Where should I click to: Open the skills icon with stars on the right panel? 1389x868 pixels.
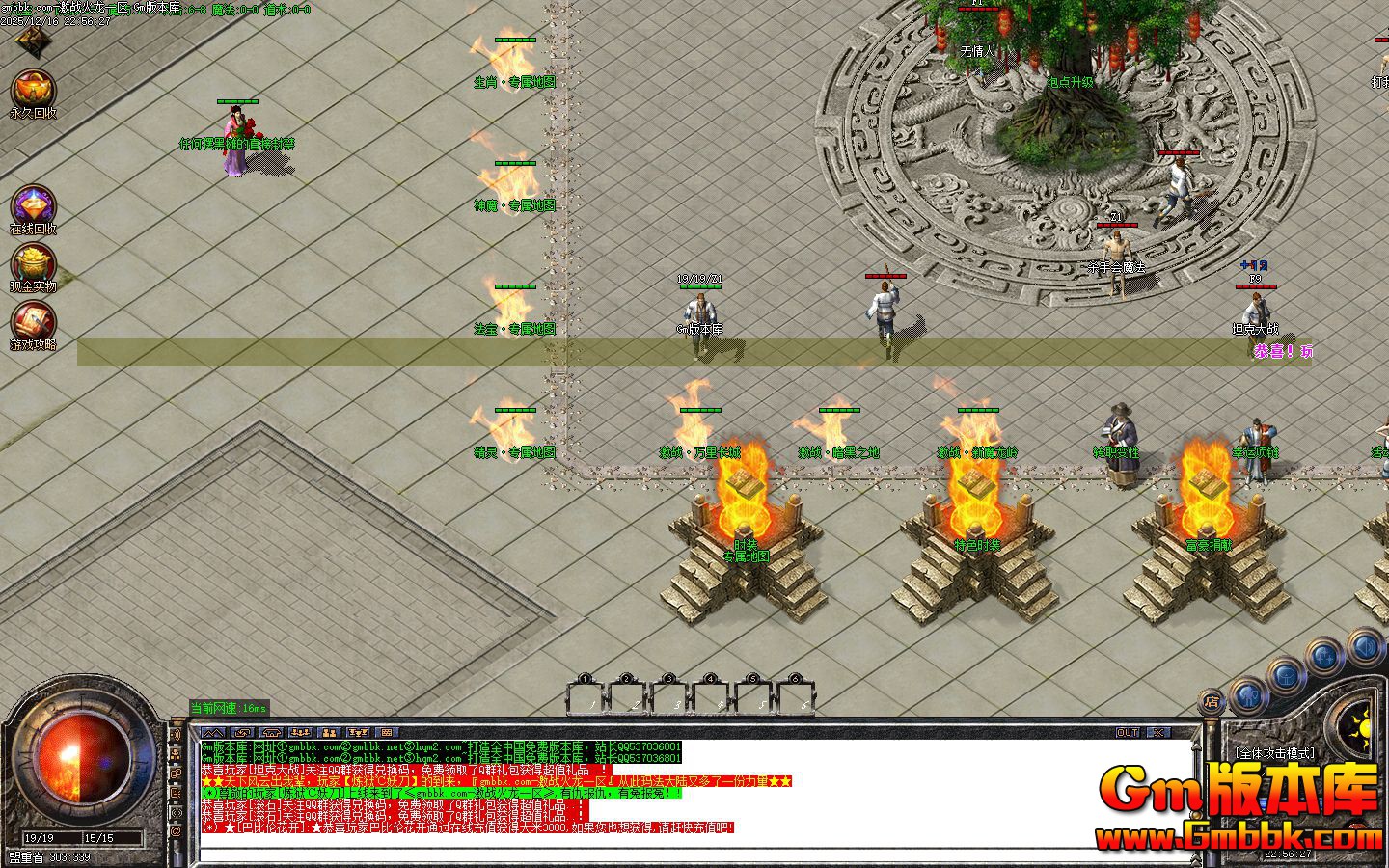pyautogui.click(x=1323, y=655)
